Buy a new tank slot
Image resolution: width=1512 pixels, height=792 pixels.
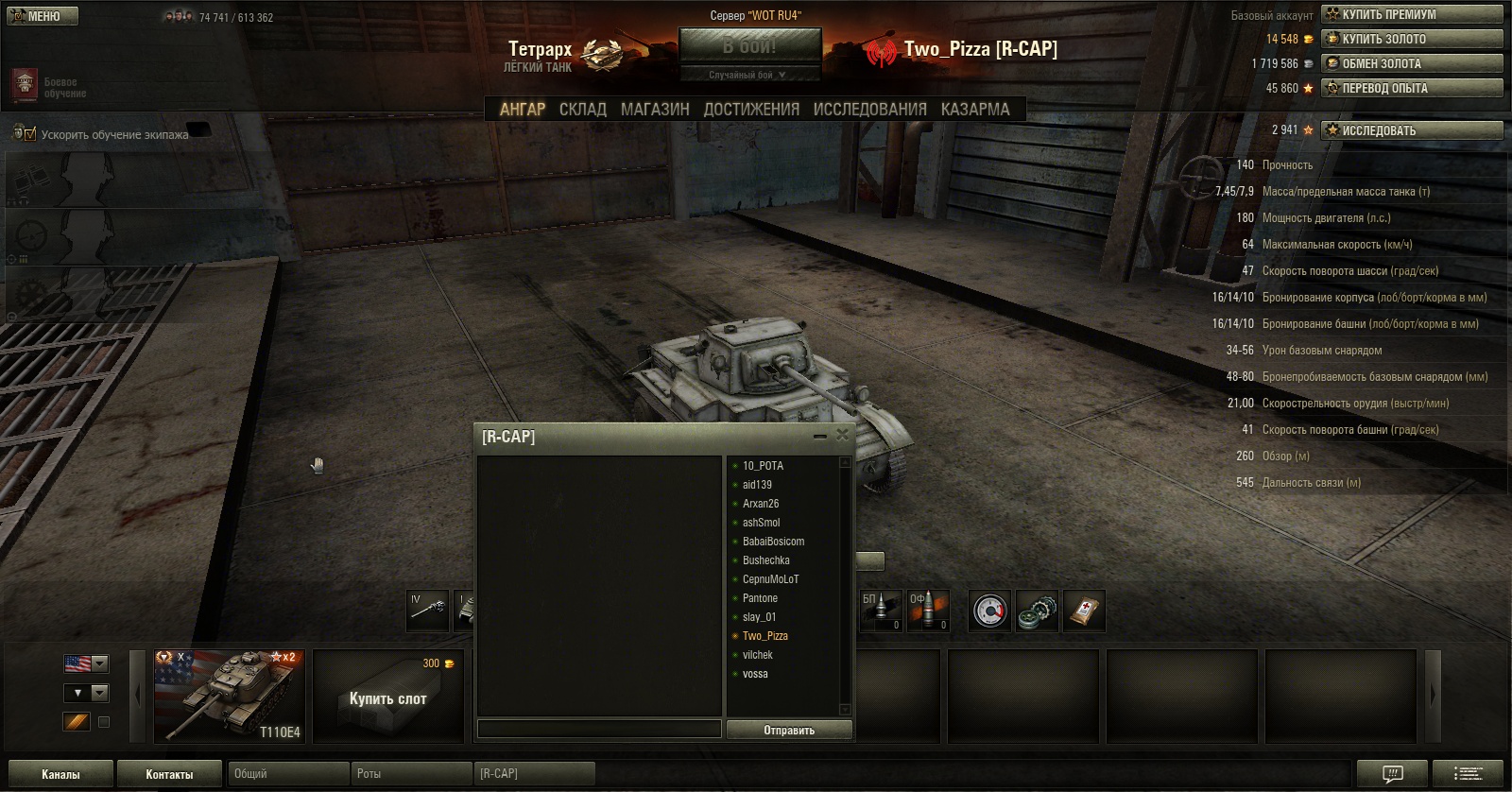coord(388,697)
